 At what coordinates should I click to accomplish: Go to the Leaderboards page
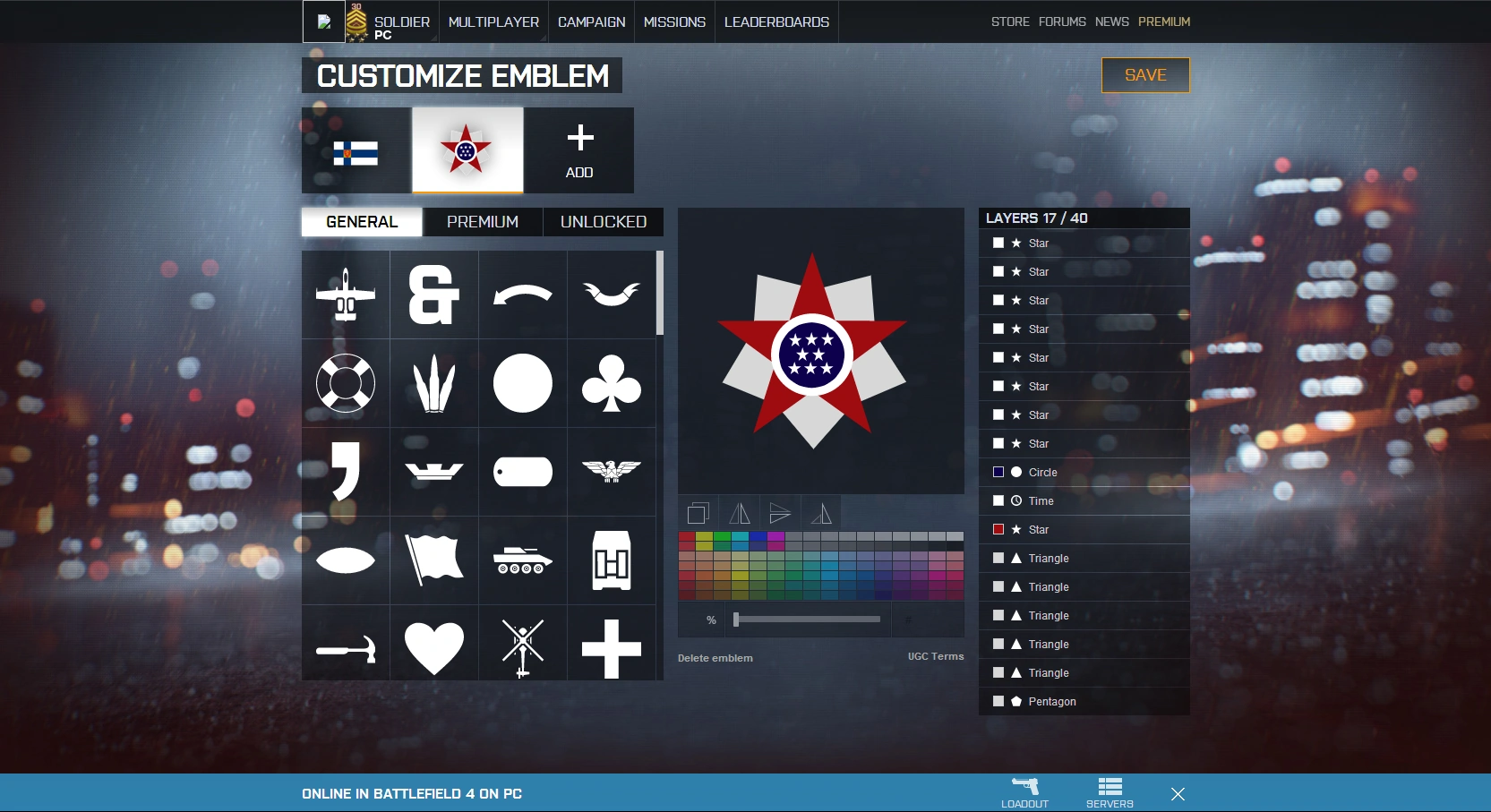click(776, 21)
